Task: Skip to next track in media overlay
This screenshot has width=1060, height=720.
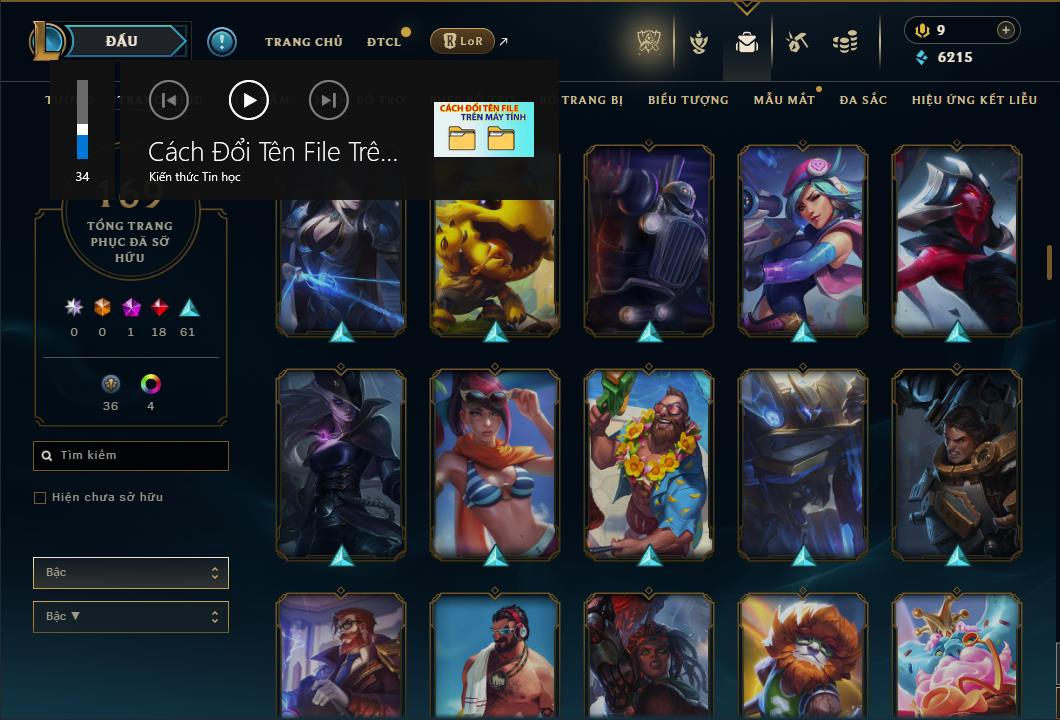Action: click(328, 100)
